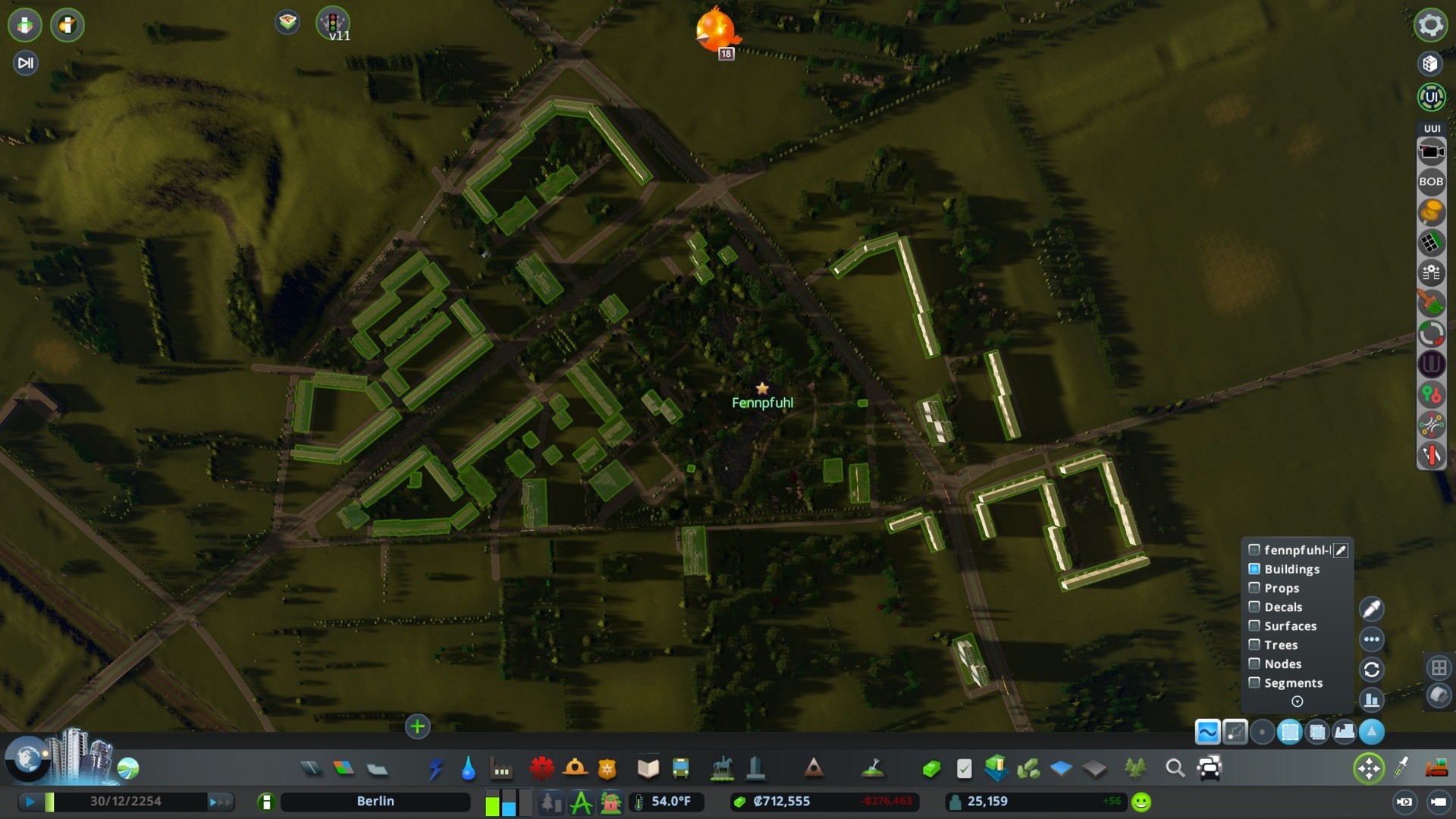Launch the Cinematic Camera from the UUI sidebar
1456x819 pixels.
(1432, 151)
